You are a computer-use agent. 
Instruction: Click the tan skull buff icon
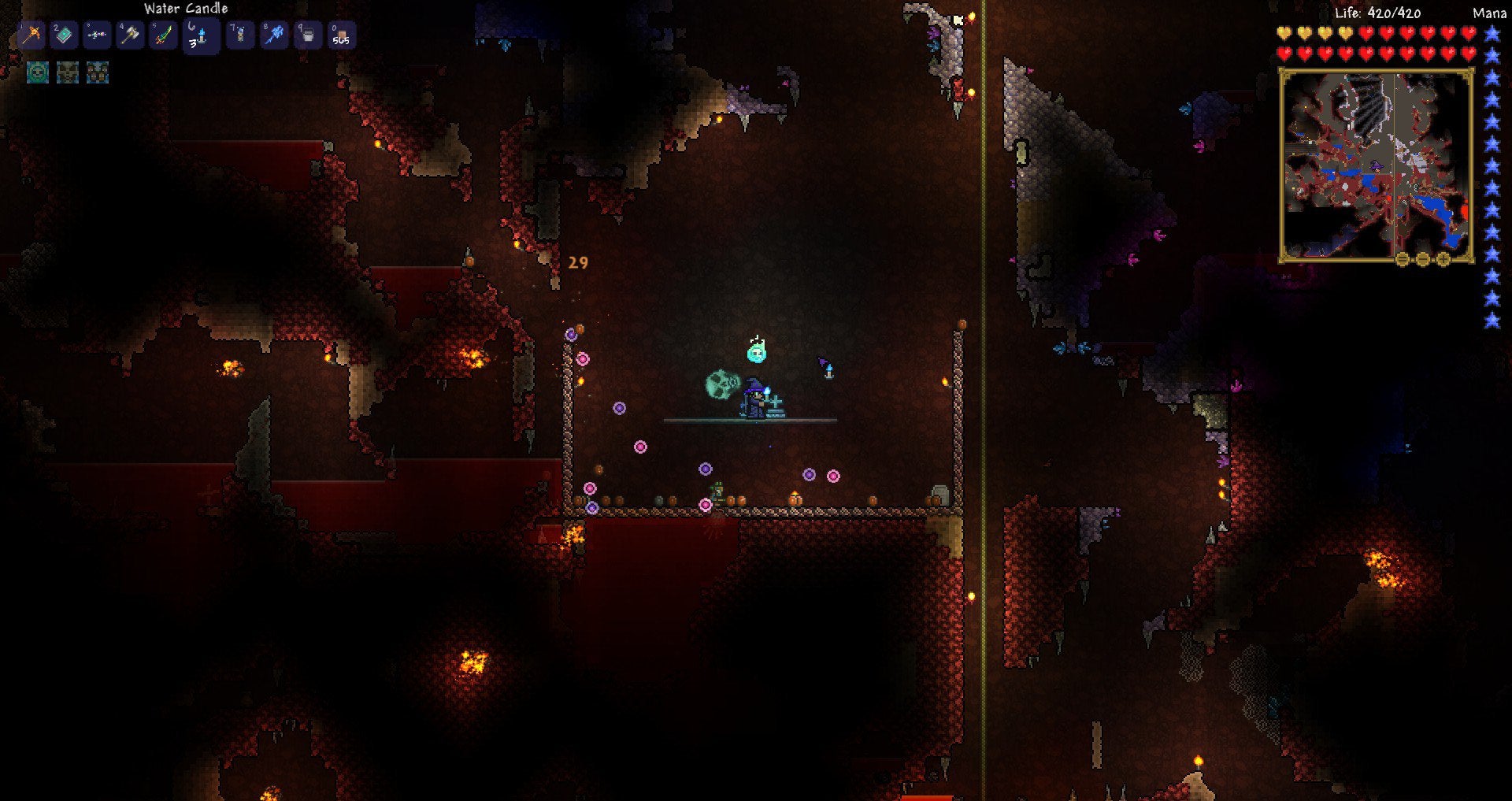pos(68,72)
